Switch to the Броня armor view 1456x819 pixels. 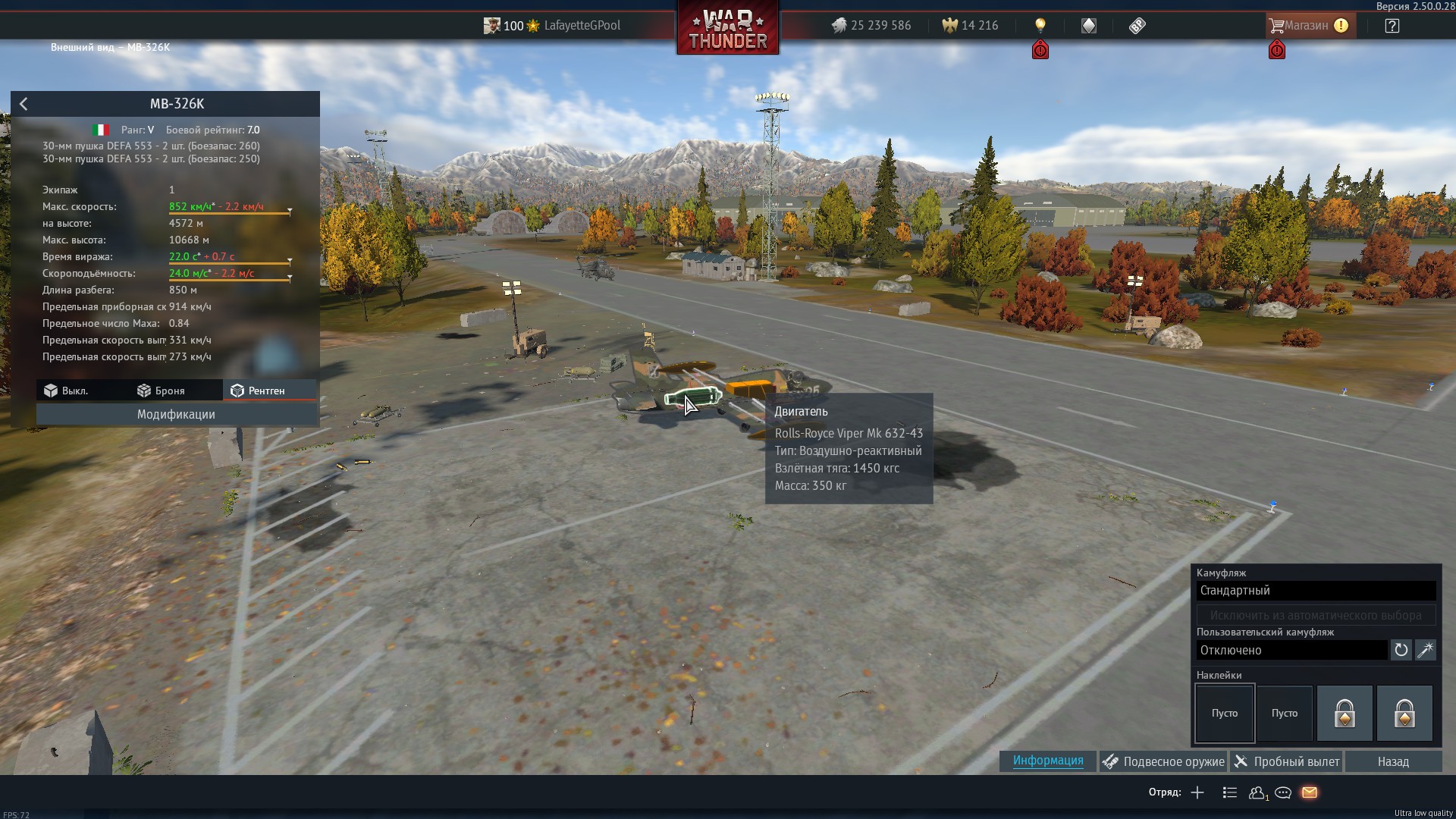point(162,391)
